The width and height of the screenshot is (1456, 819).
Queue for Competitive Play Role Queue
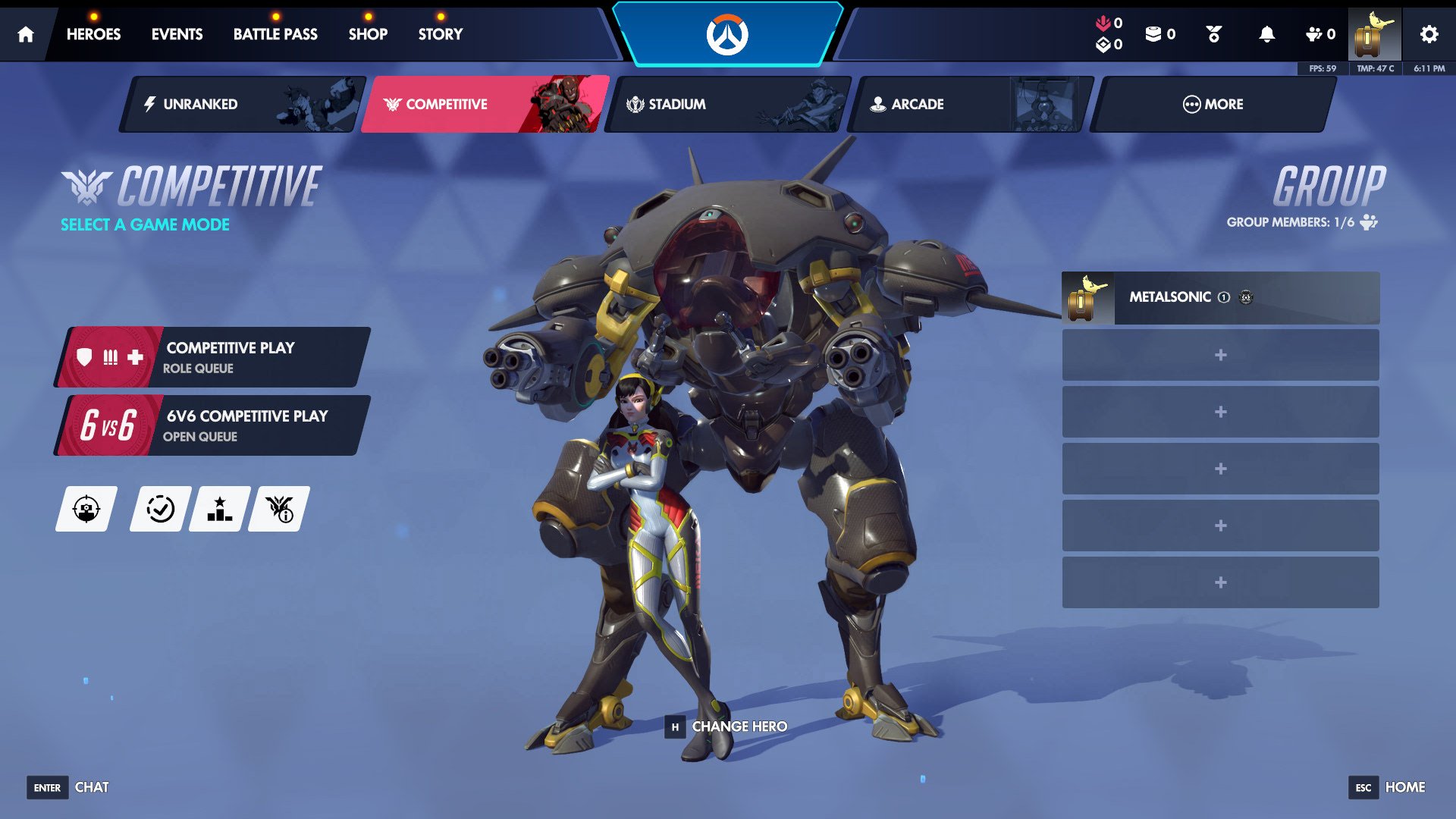click(214, 357)
